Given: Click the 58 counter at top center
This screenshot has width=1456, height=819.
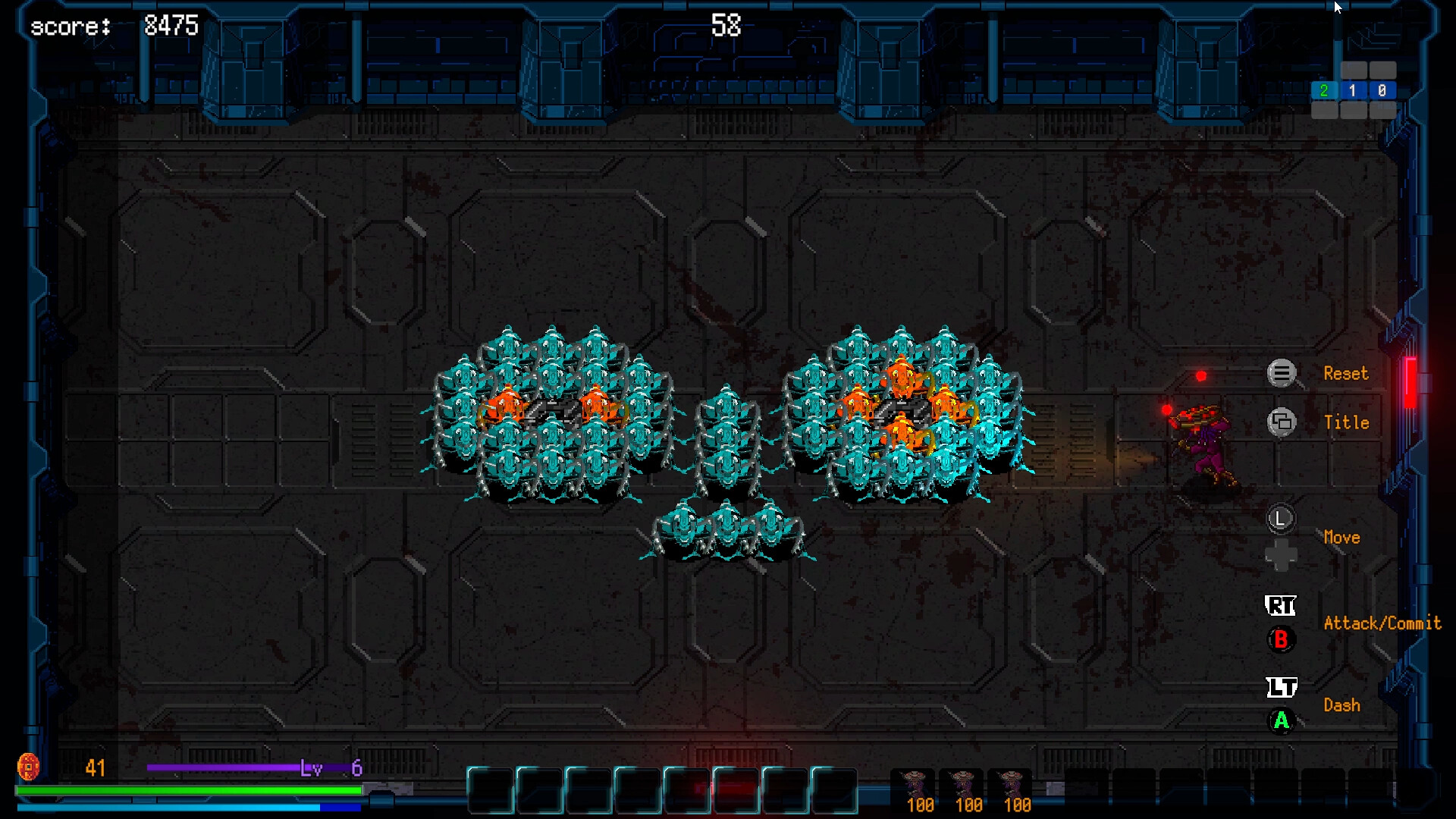Looking at the screenshot, I should coord(726,25).
